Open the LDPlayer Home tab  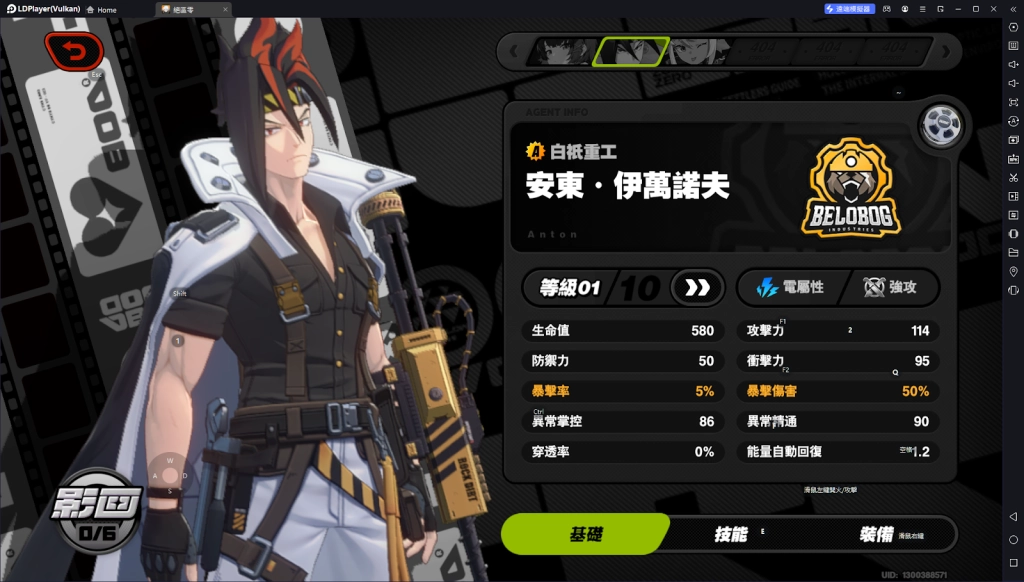[101, 9]
